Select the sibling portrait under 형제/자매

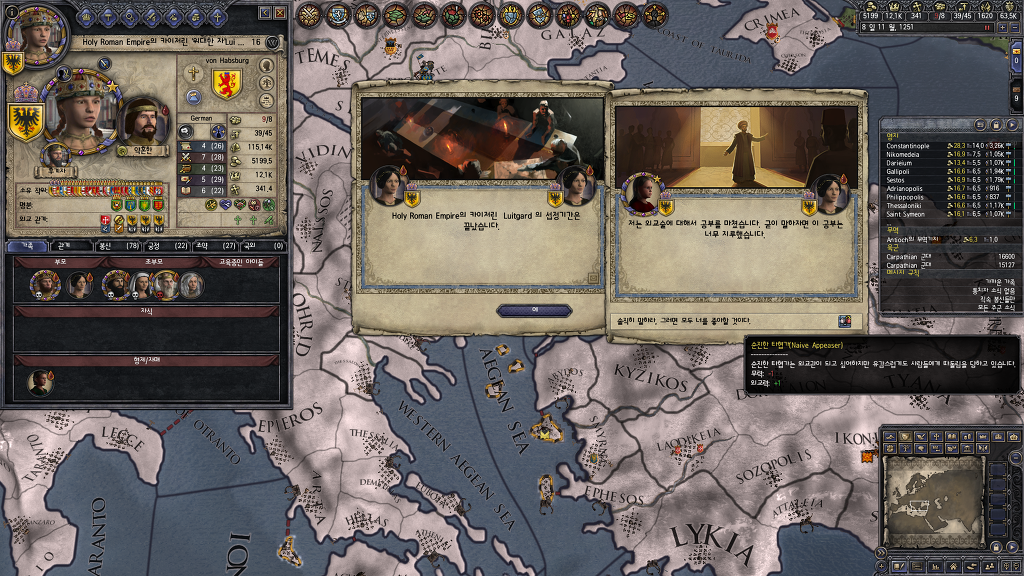[39, 381]
